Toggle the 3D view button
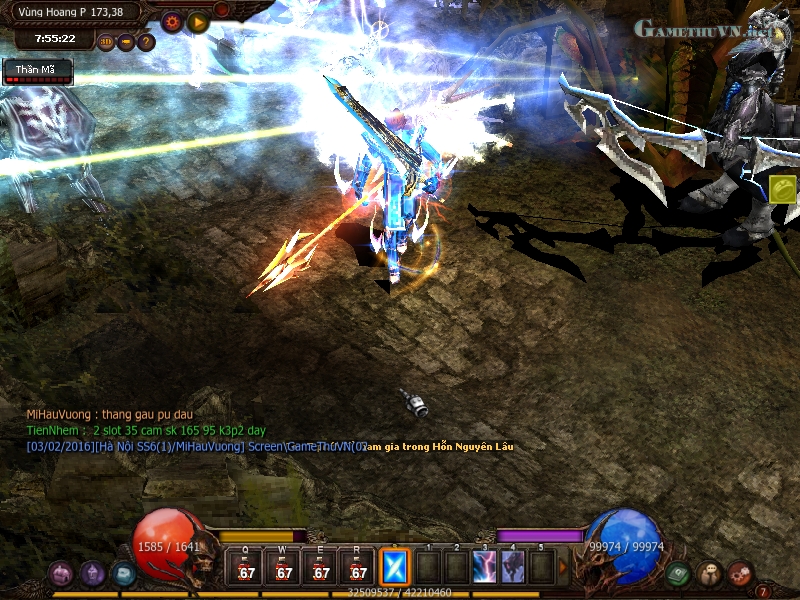 (x=107, y=42)
